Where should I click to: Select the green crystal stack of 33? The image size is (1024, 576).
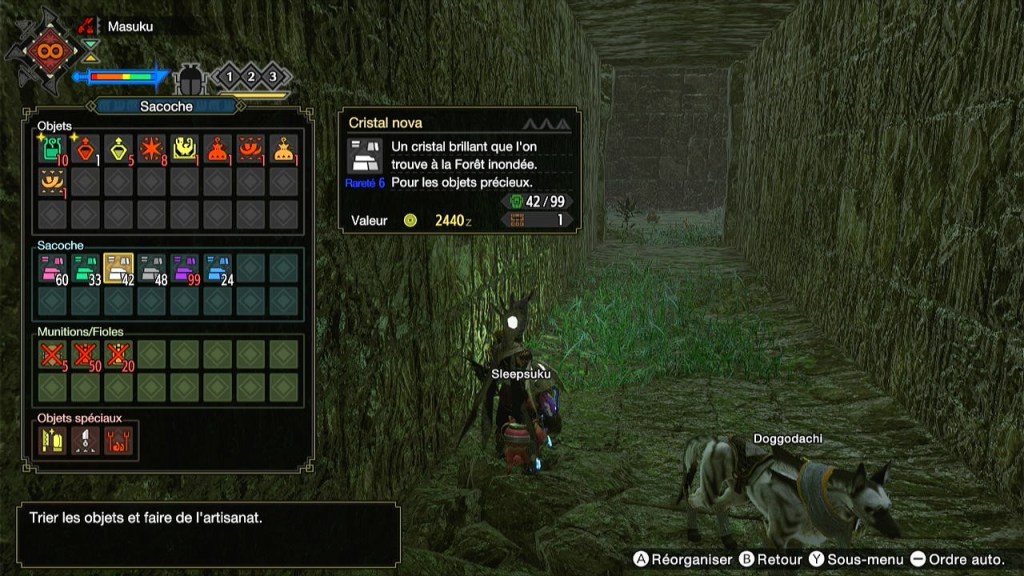click(86, 267)
